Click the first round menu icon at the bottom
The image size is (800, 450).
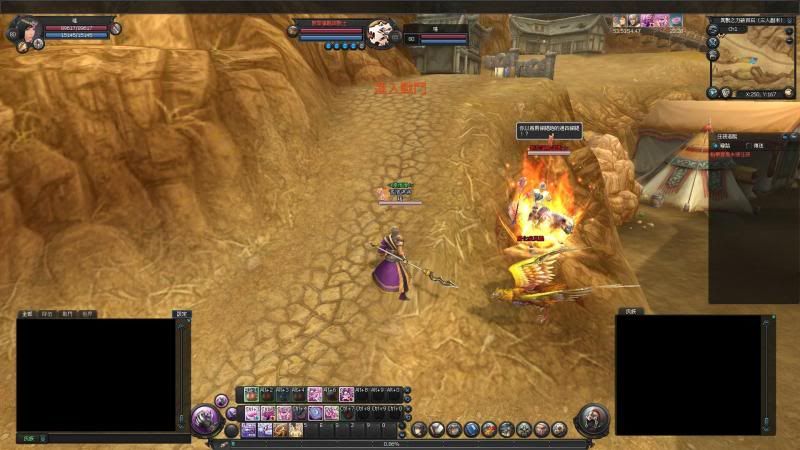[x=419, y=429]
